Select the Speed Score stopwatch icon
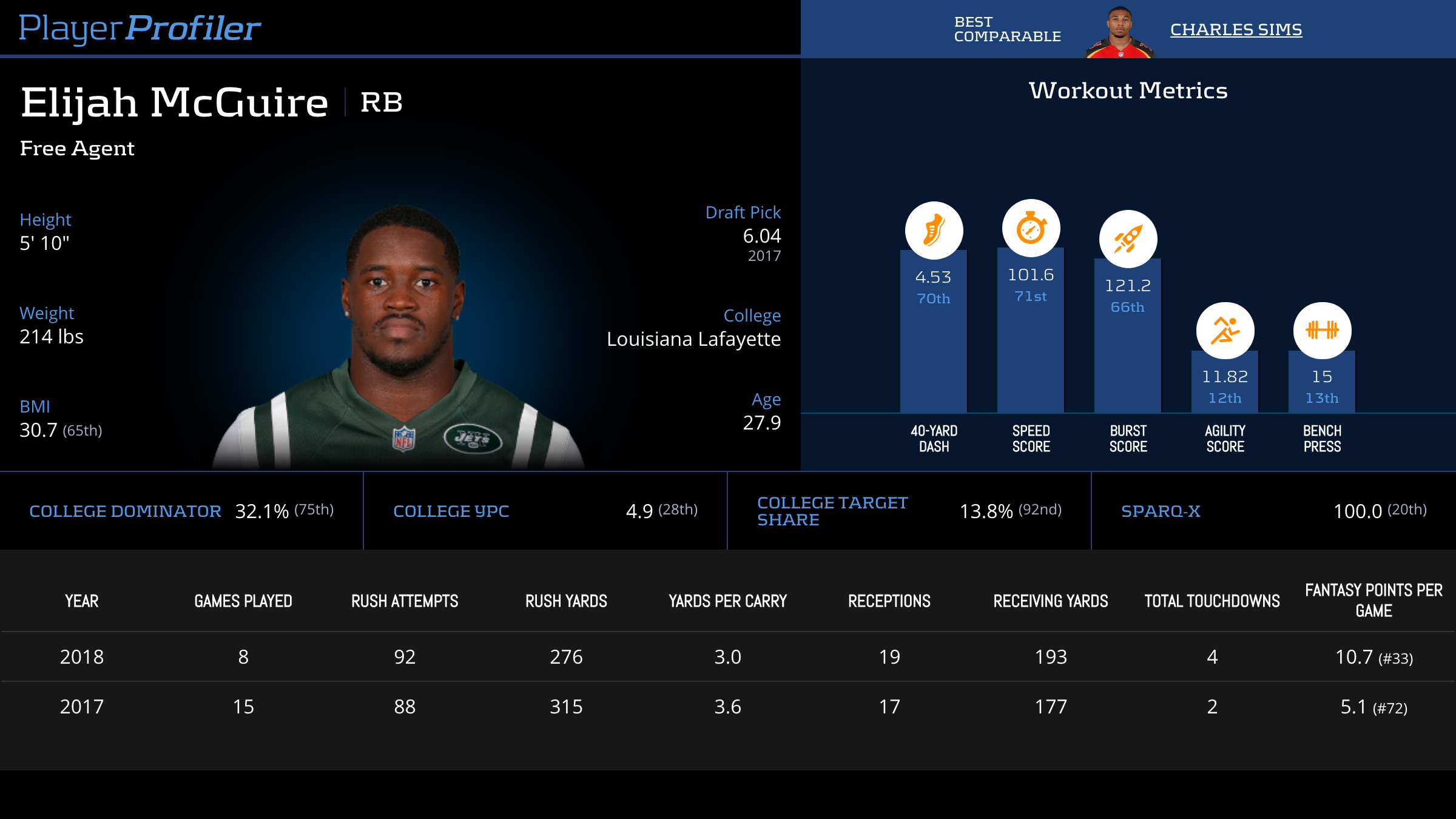 click(x=1031, y=229)
